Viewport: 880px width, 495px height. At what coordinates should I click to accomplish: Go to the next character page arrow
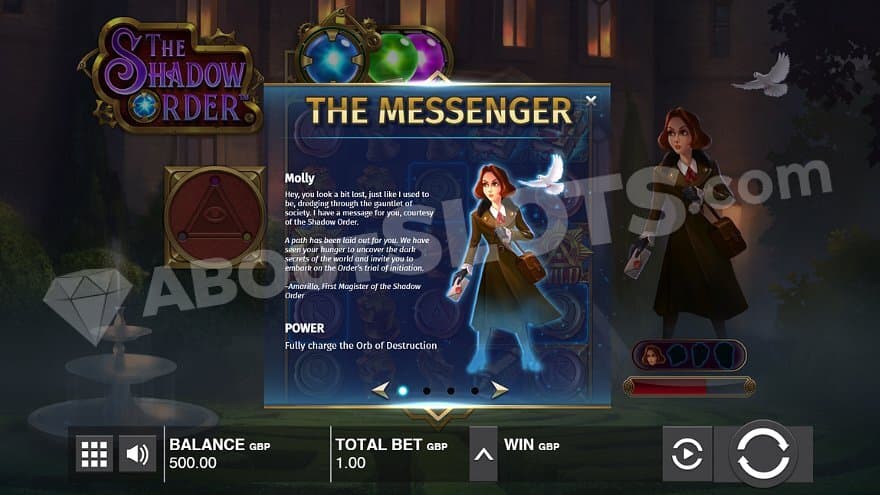[499, 390]
